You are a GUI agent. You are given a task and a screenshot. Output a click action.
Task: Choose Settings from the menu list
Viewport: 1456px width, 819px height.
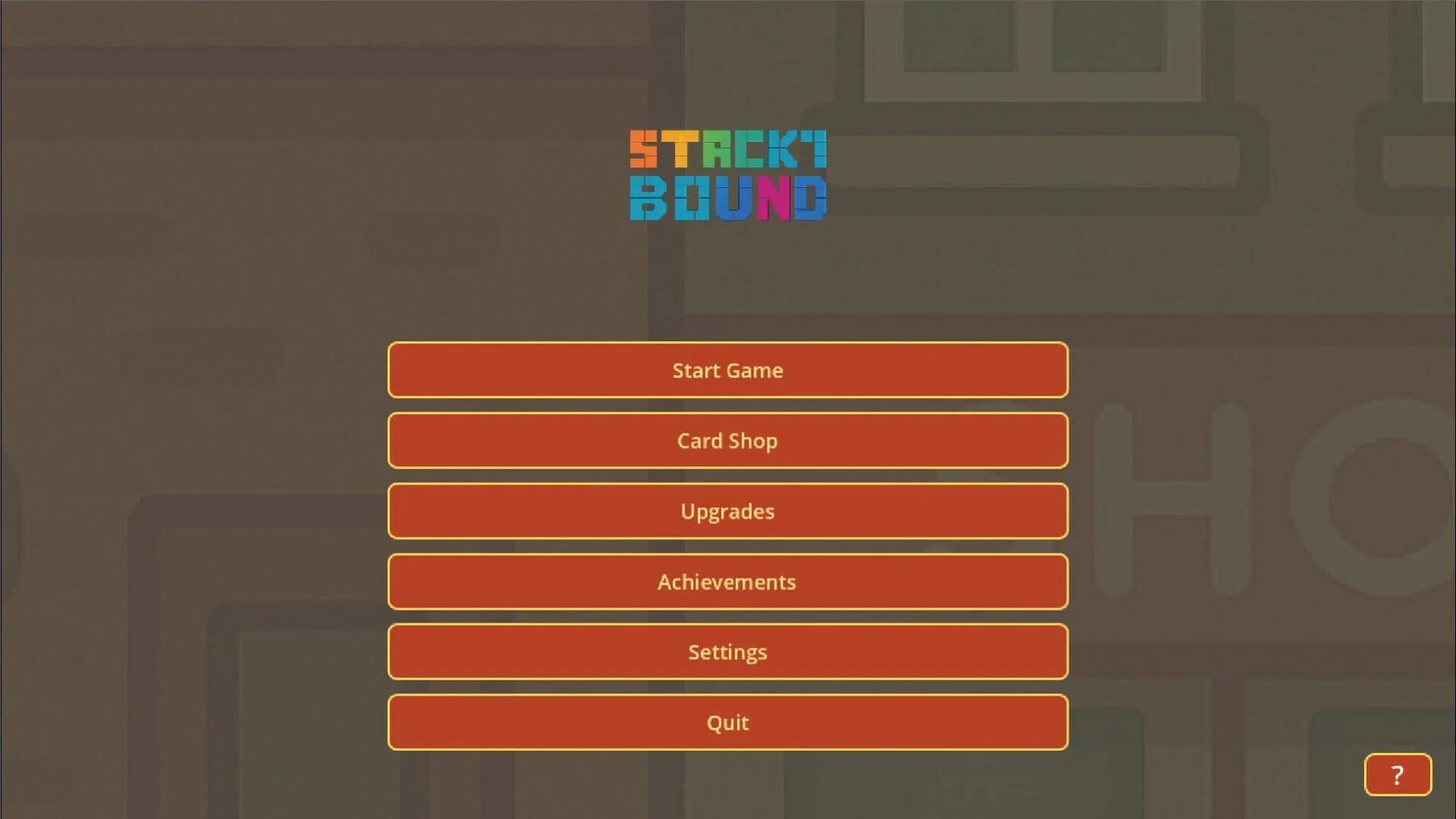pos(728,651)
